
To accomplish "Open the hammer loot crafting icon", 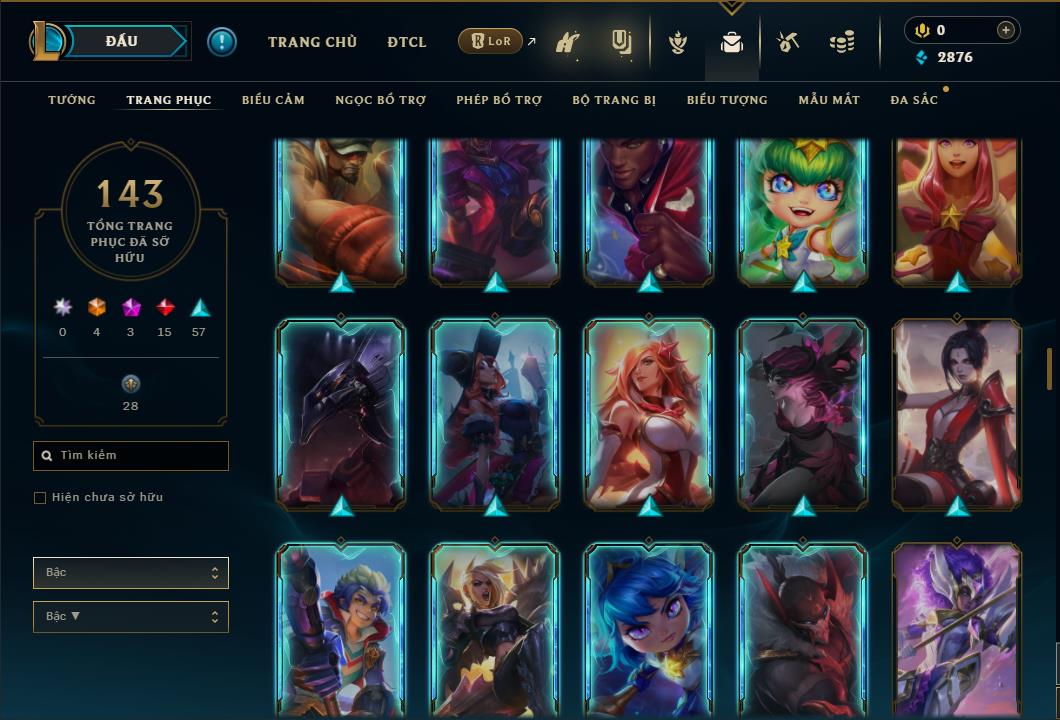I will pyautogui.click(x=788, y=43).
